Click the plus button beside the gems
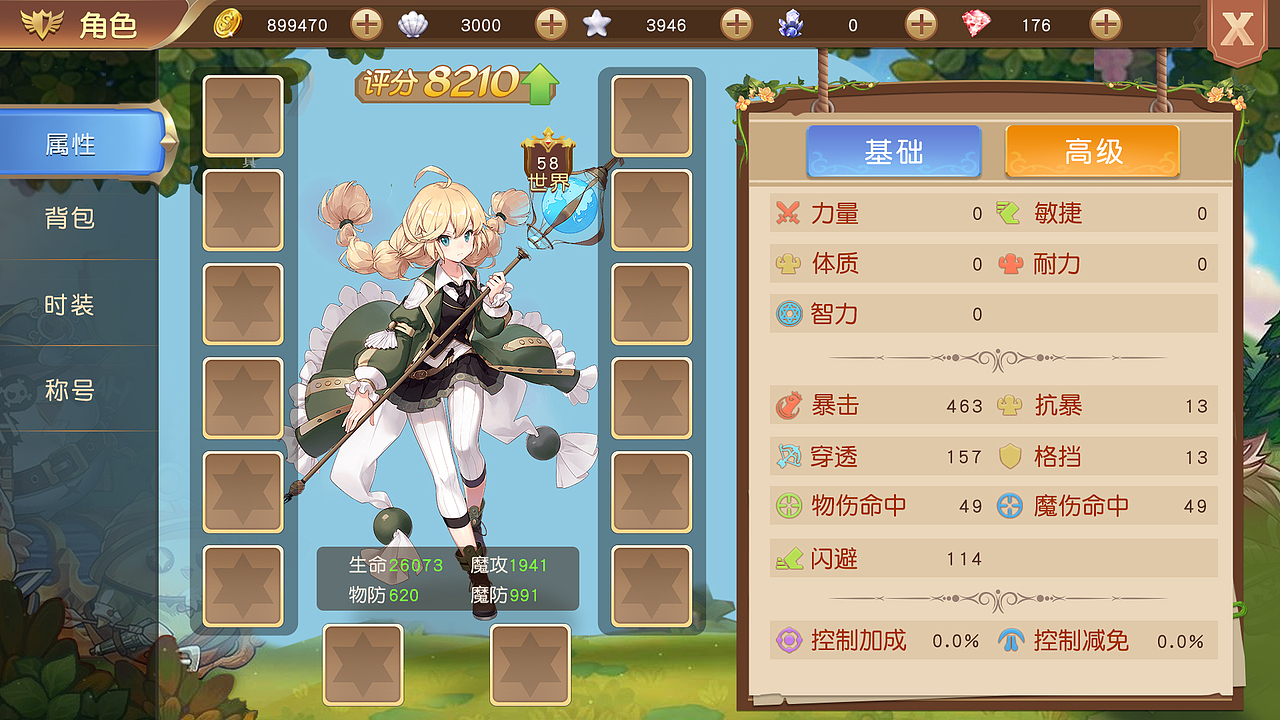 1105,24
